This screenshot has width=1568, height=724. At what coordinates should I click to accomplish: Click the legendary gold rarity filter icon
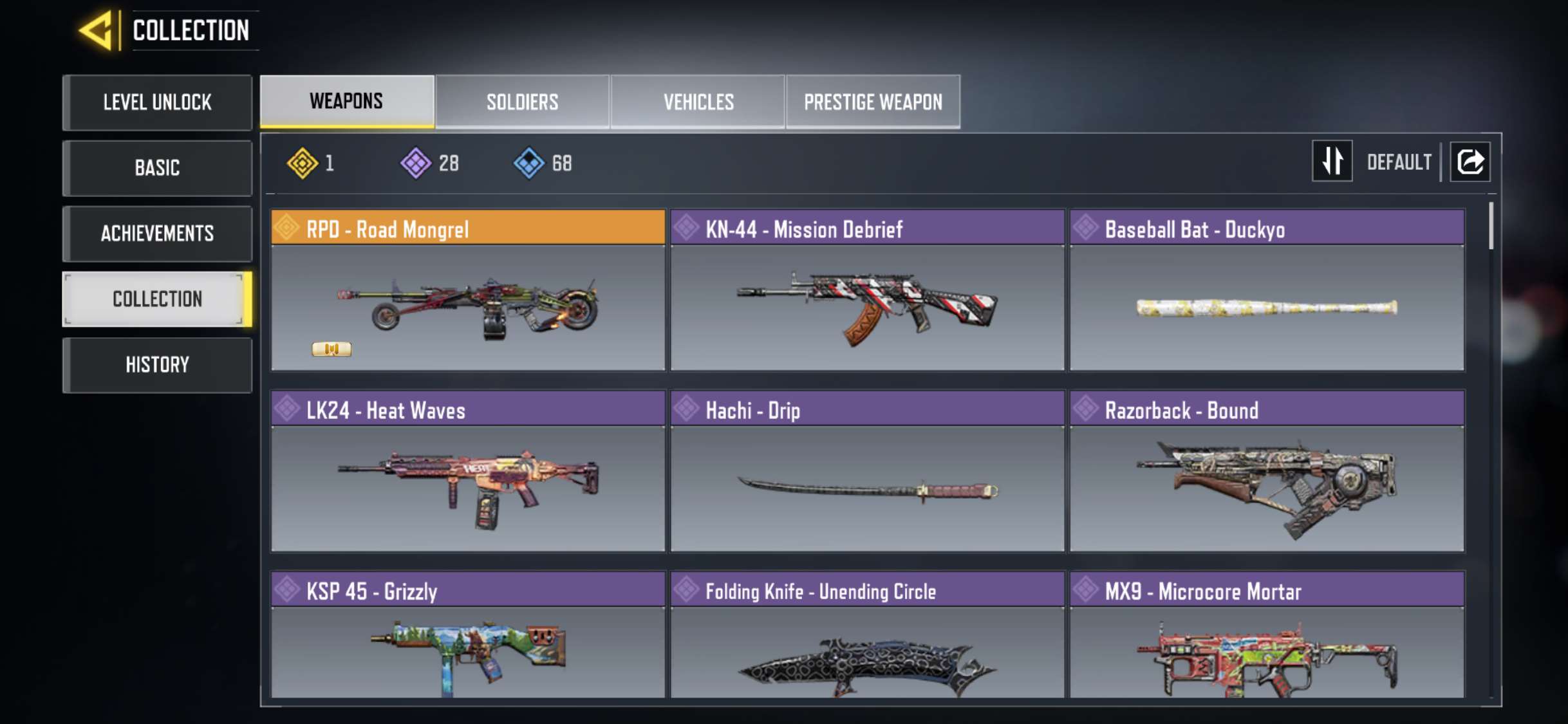(x=303, y=162)
